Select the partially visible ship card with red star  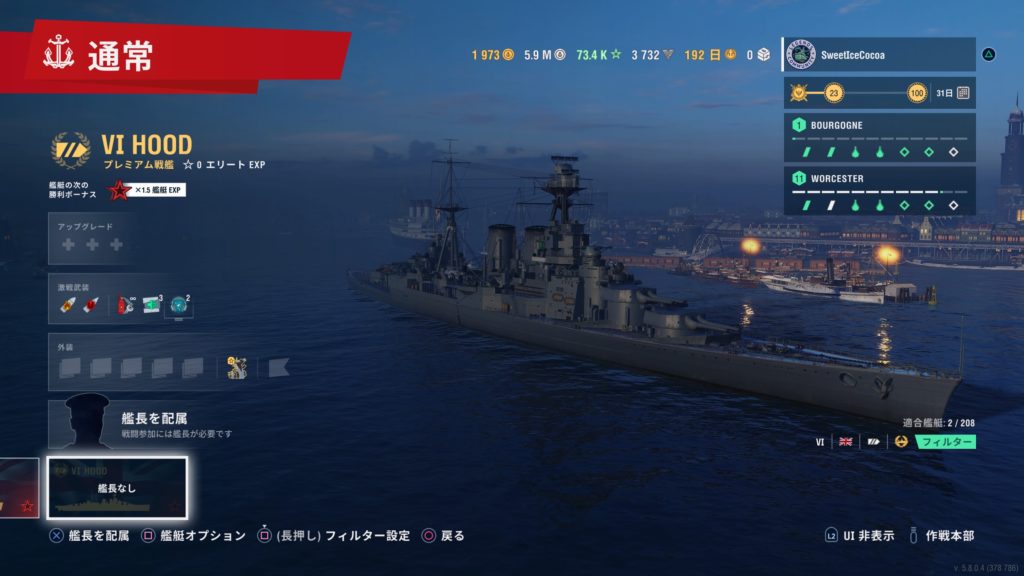coord(19,488)
